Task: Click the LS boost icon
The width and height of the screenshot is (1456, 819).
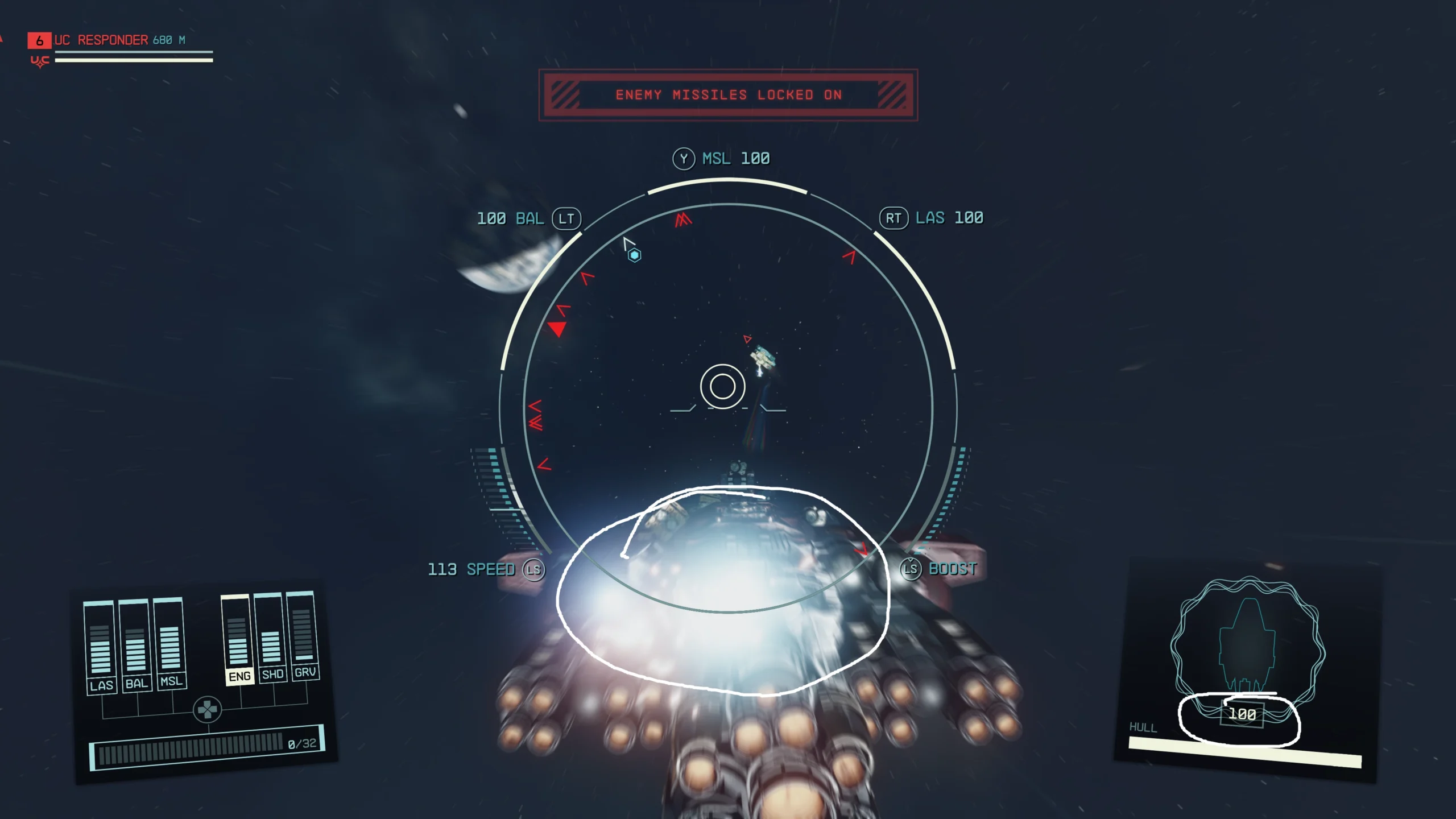Action: tap(911, 568)
